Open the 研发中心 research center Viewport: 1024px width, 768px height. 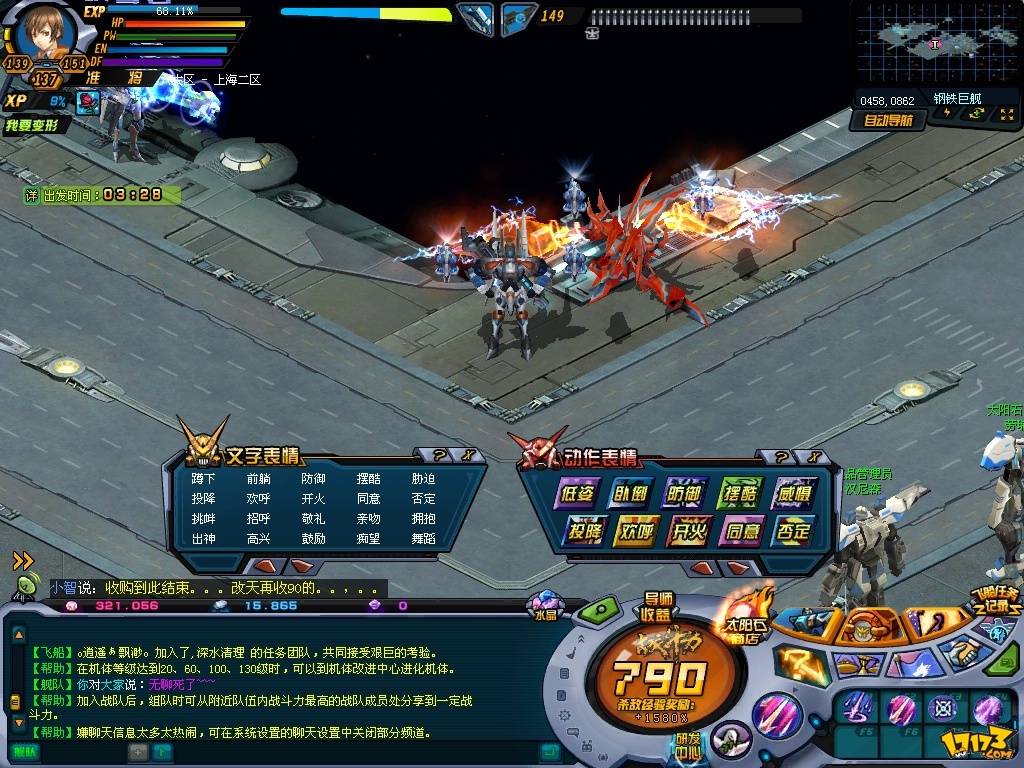(686, 747)
